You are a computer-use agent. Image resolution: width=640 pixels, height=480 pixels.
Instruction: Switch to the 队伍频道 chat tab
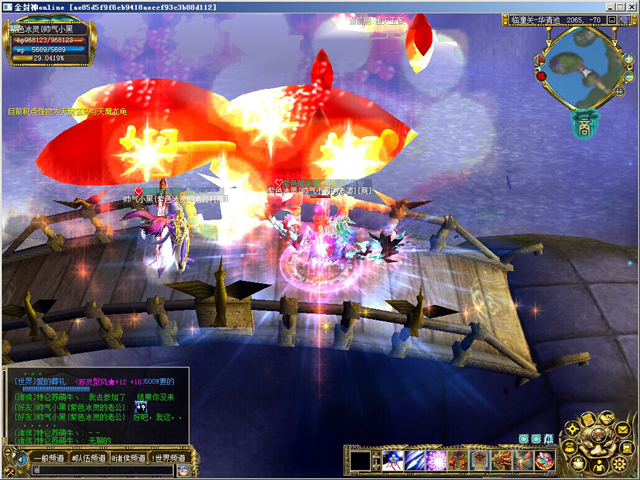click(86, 458)
